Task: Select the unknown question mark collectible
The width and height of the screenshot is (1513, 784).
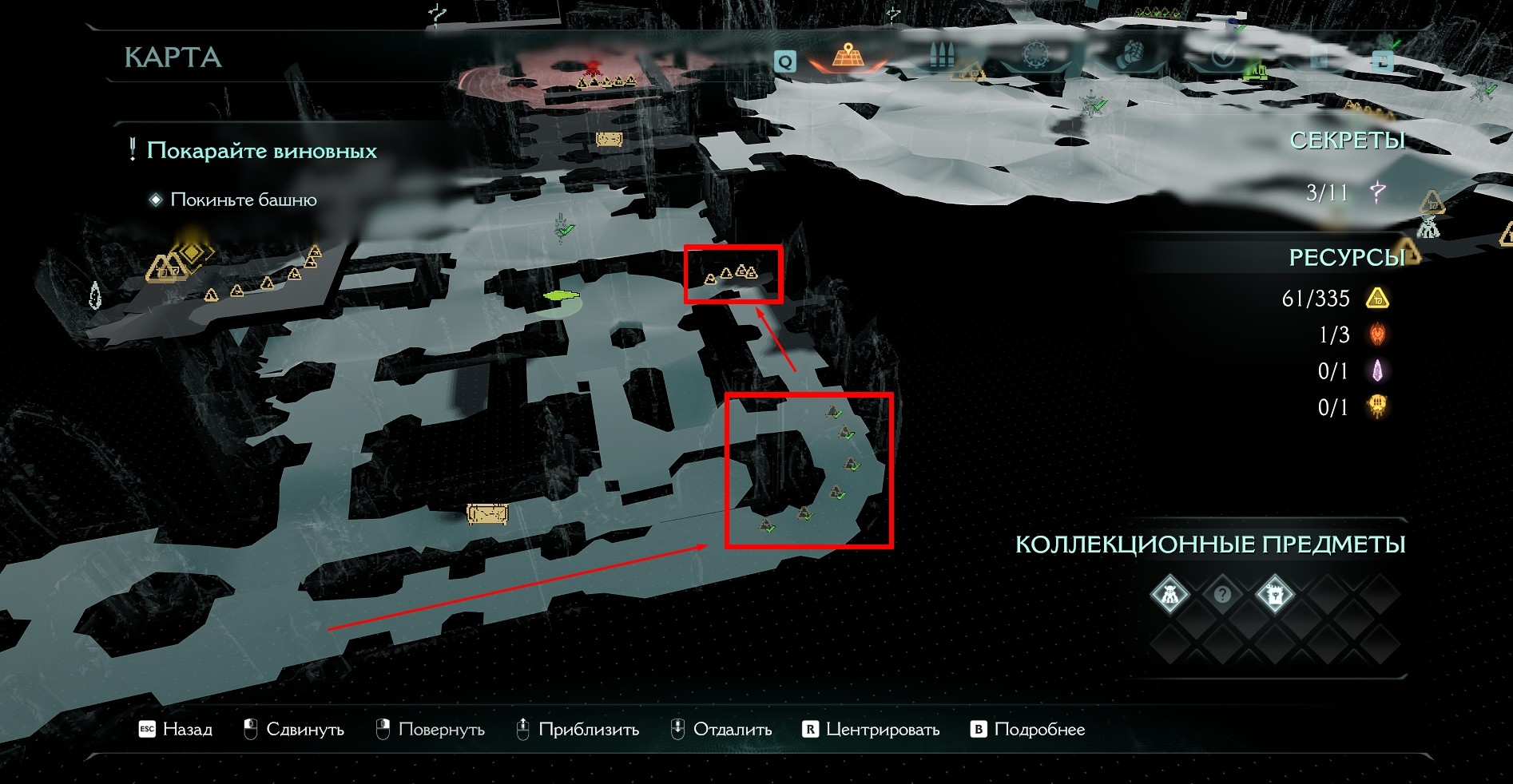Action: tap(1222, 594)
